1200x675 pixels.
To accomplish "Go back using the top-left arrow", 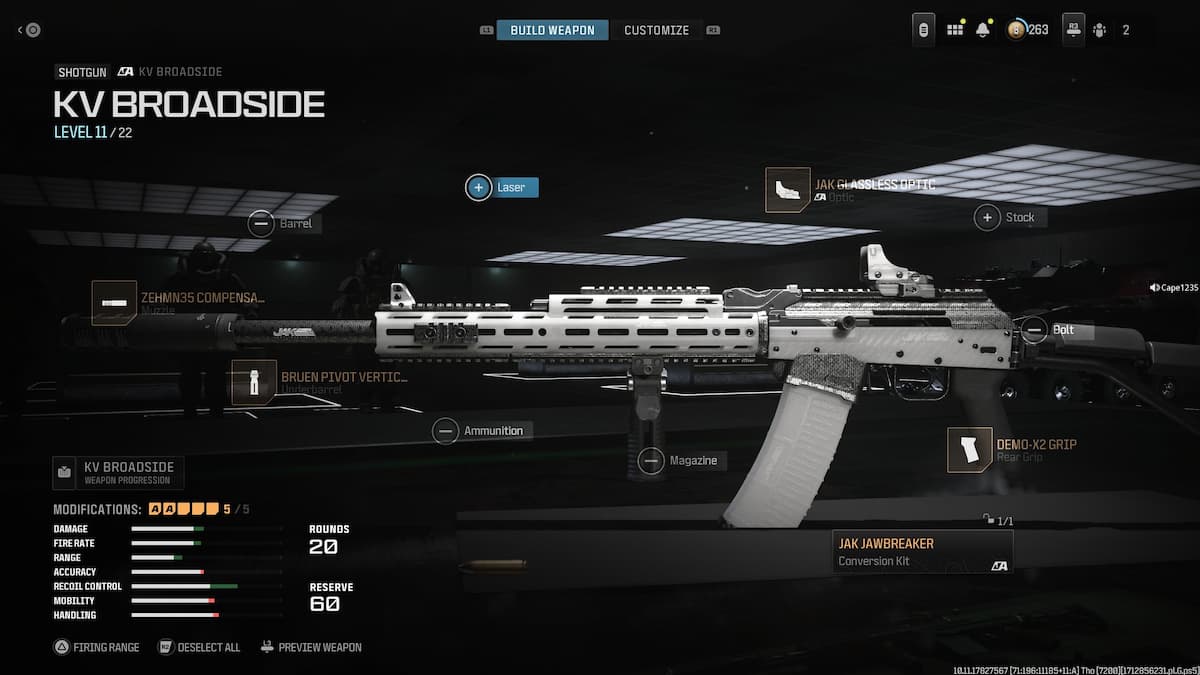I will [x=28, y=30].
